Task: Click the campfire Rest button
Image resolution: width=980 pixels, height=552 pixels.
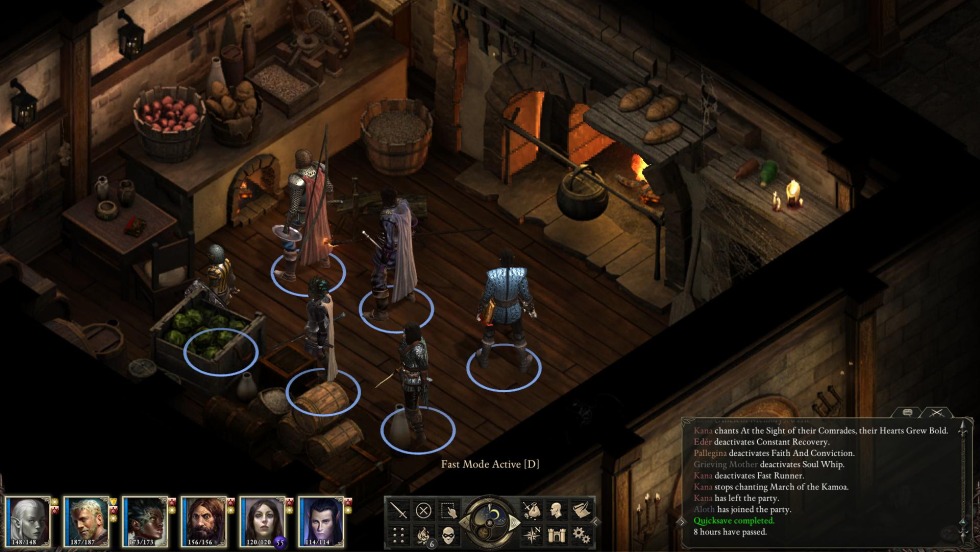Action: click(x=423, y=534)
